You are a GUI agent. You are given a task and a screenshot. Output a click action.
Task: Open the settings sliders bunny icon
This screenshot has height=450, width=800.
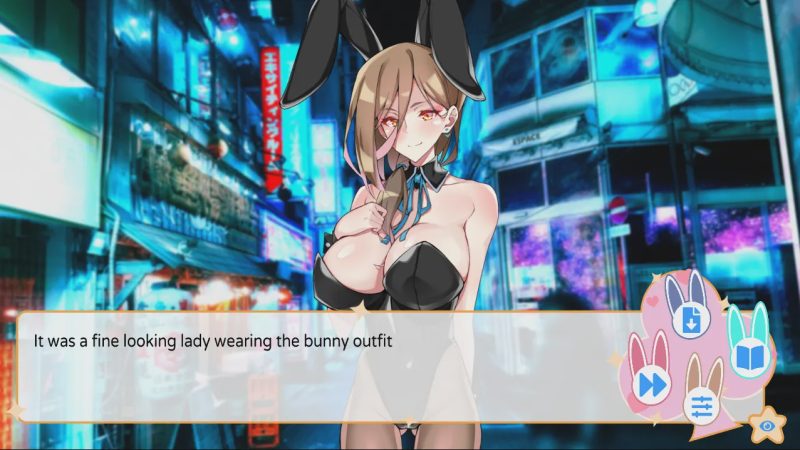tap(702, 405)
